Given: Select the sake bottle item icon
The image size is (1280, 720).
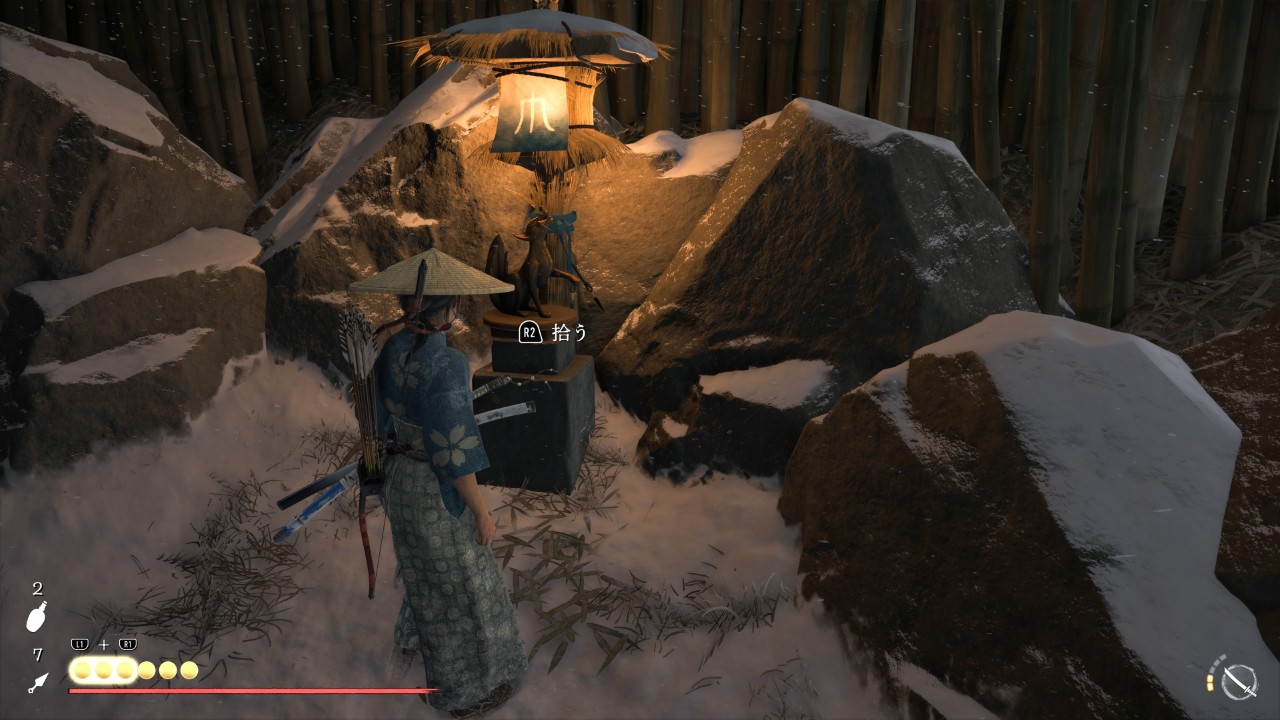Looking at the screenshot, I should (x=37, y=618).
